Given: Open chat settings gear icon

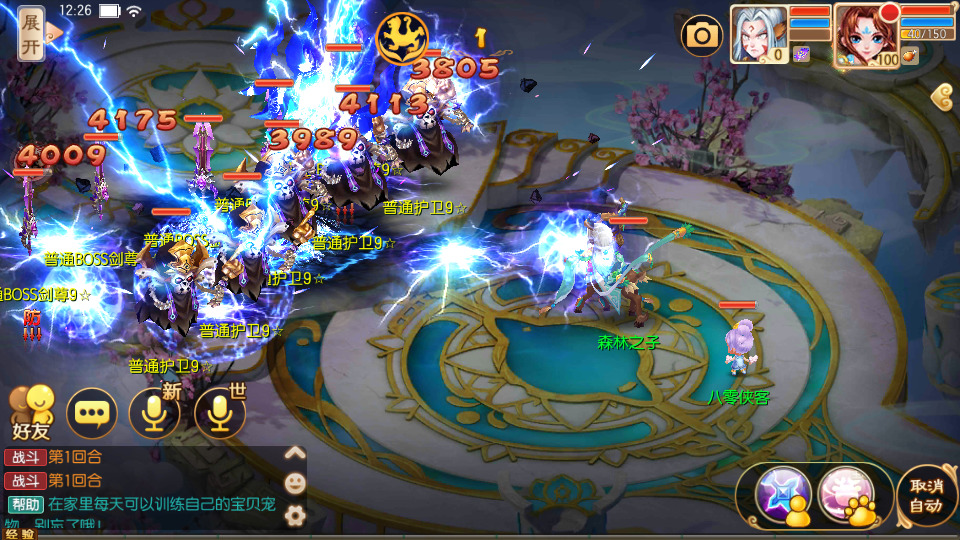Looking at the screenshot, I should pyautogui.click(x=295, y=515).
